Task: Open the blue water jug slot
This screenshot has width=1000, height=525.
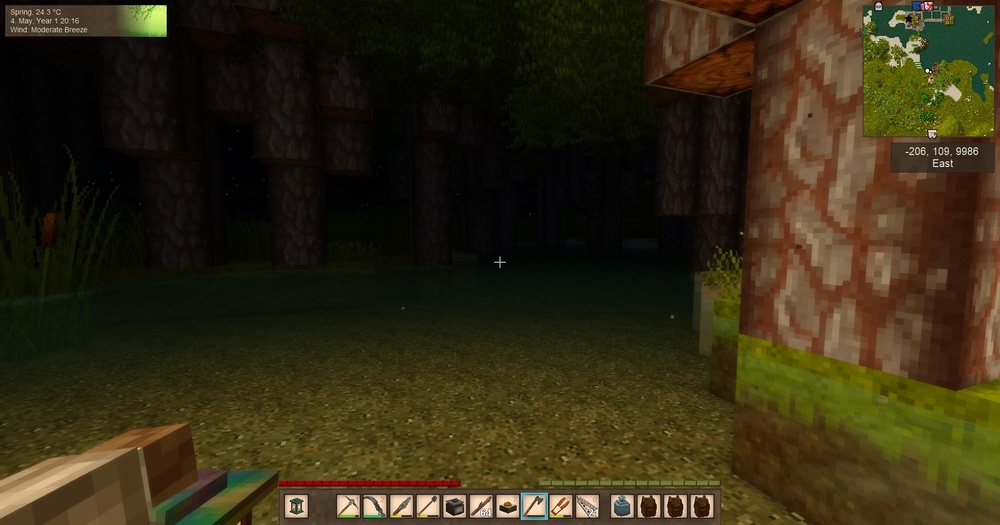Action: (621, 507)
